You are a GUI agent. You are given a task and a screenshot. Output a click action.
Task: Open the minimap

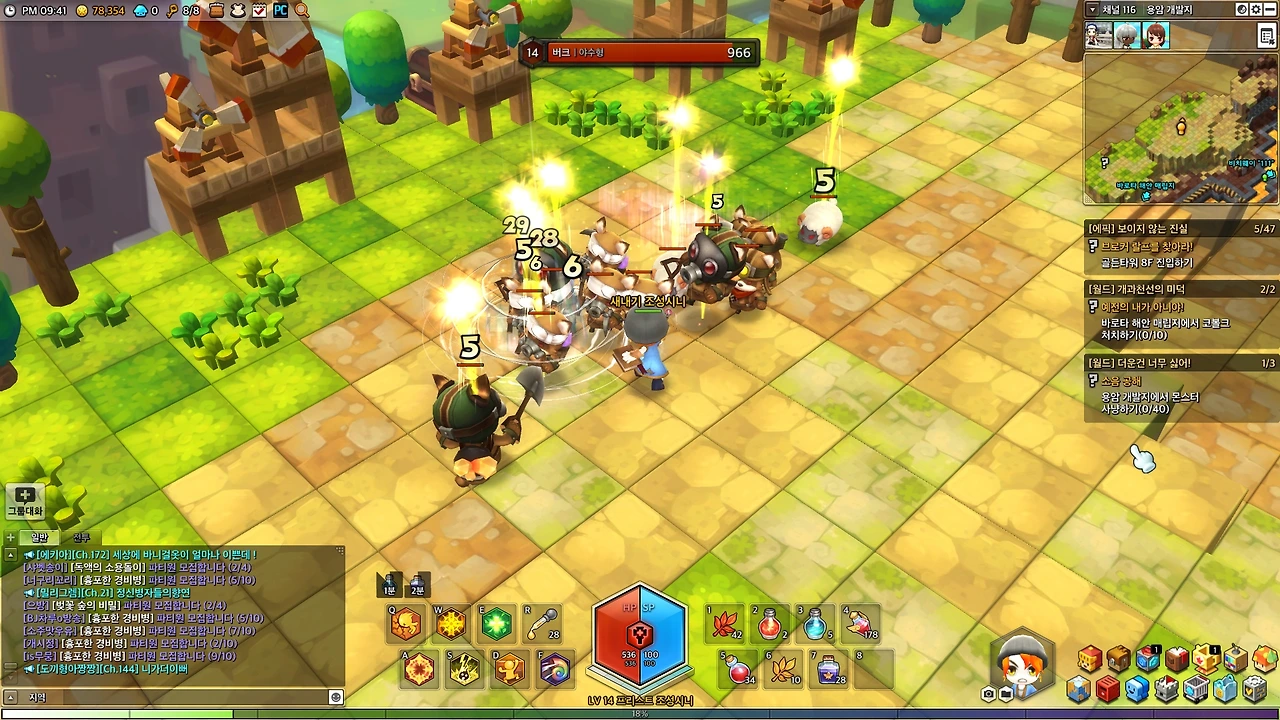click(1180, 128)
